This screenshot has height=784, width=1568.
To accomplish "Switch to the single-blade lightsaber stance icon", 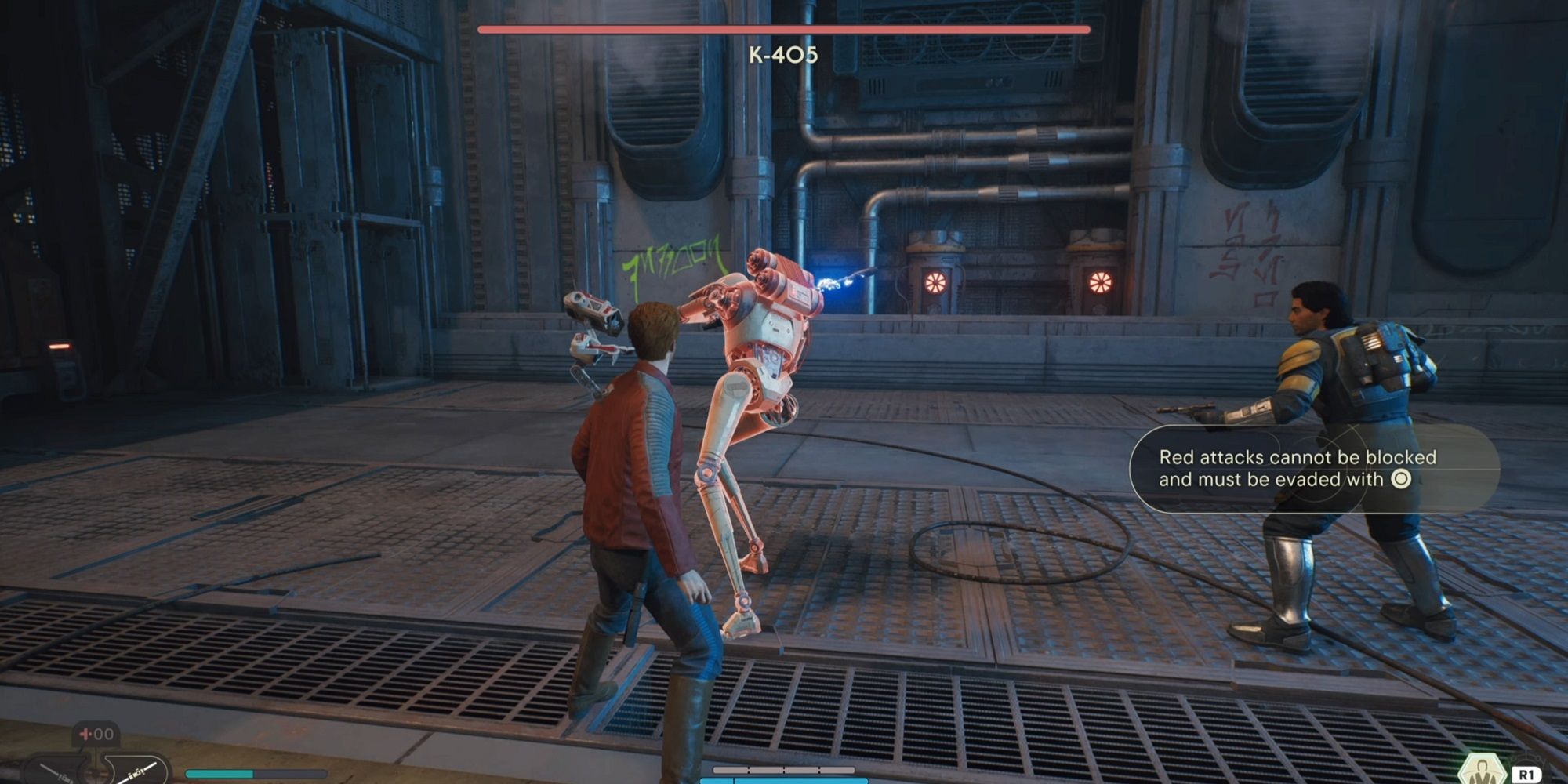I will 56,771.
